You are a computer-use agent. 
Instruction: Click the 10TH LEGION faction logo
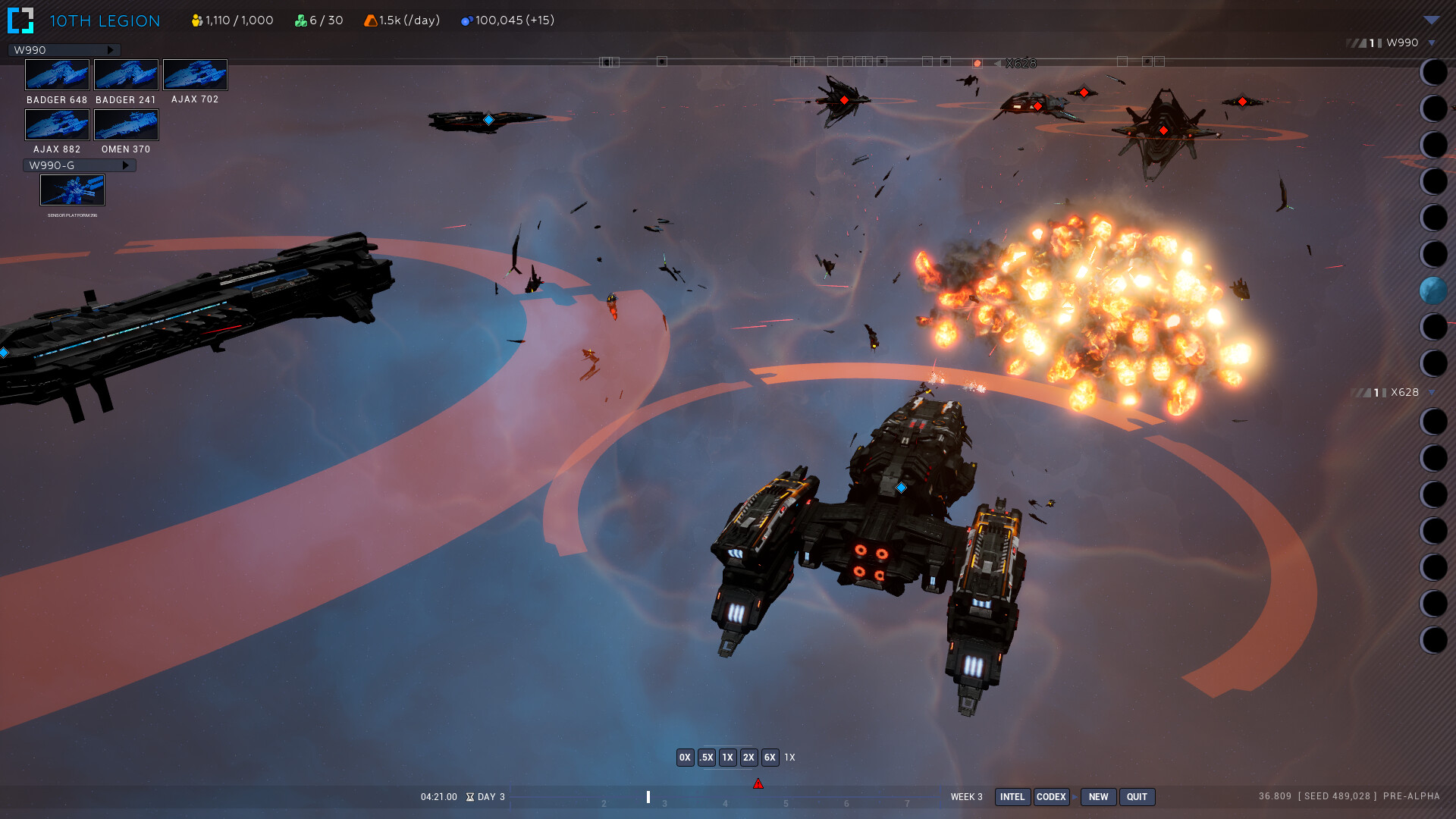coord(20,20)
